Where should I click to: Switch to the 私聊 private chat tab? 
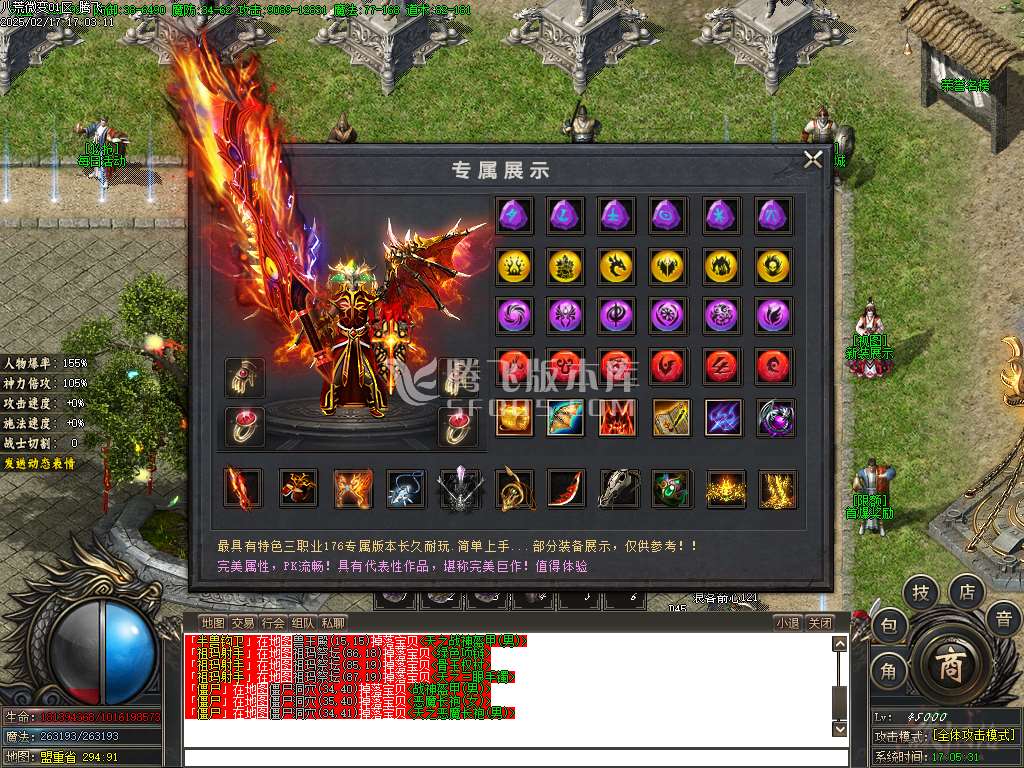pos(333,623)
